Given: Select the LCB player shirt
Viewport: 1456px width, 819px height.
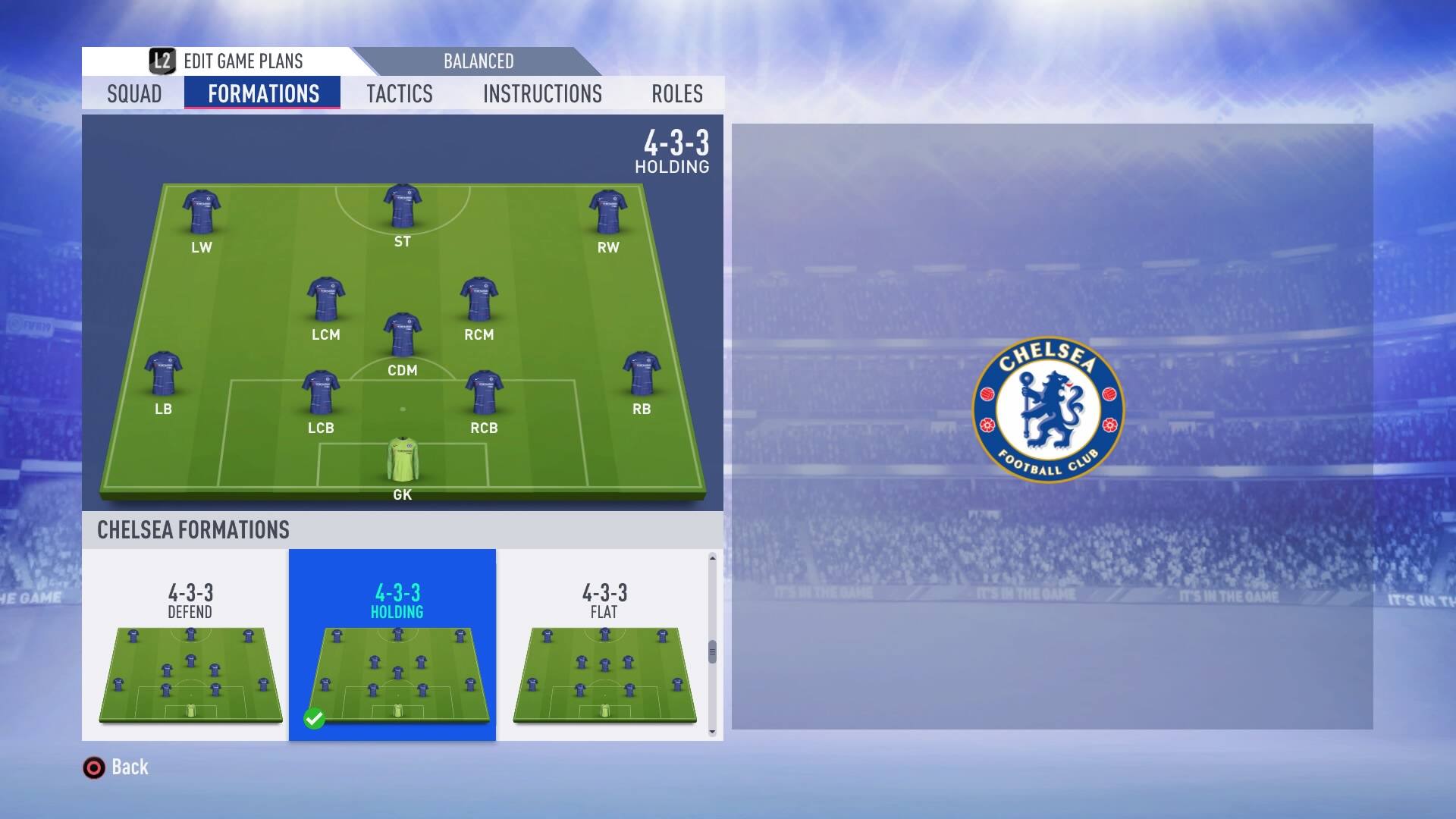Looking at the screenshot, I should coord(321,392).
